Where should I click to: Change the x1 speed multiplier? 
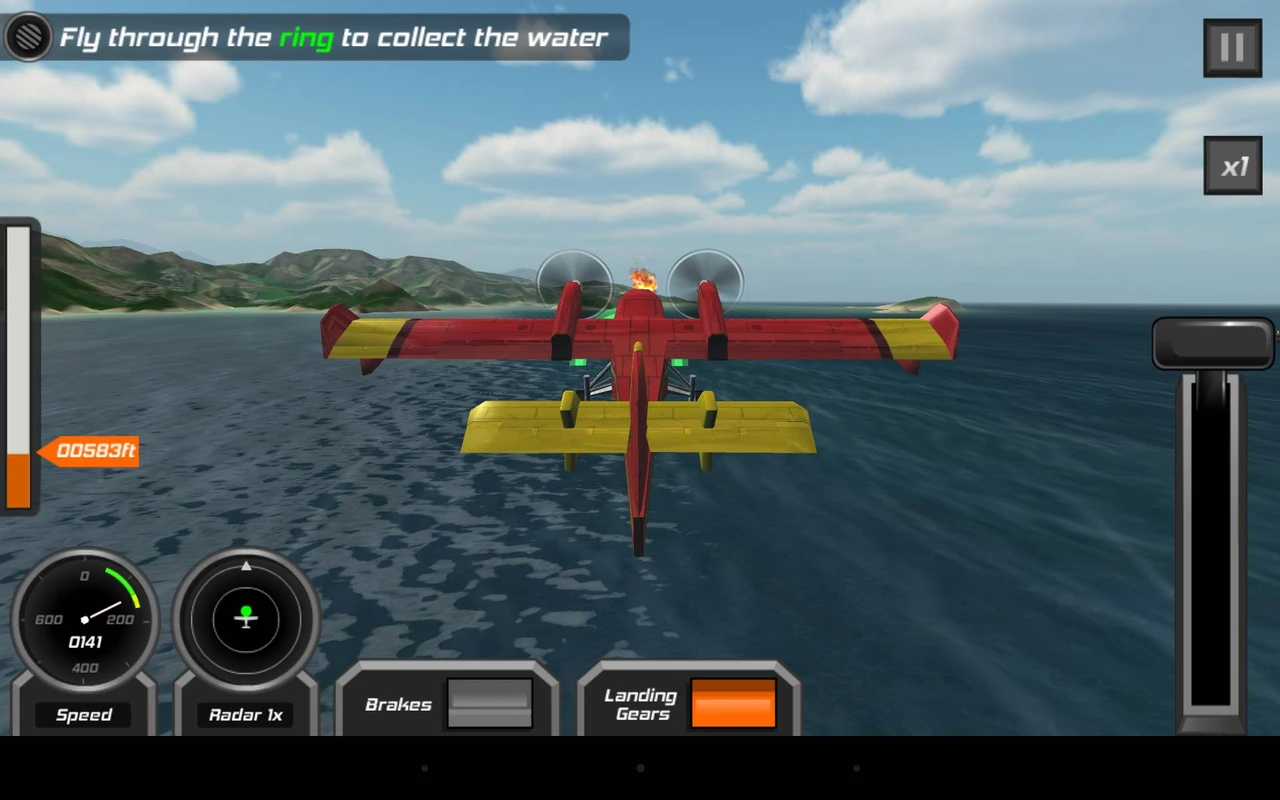[x=1232, y=166]
